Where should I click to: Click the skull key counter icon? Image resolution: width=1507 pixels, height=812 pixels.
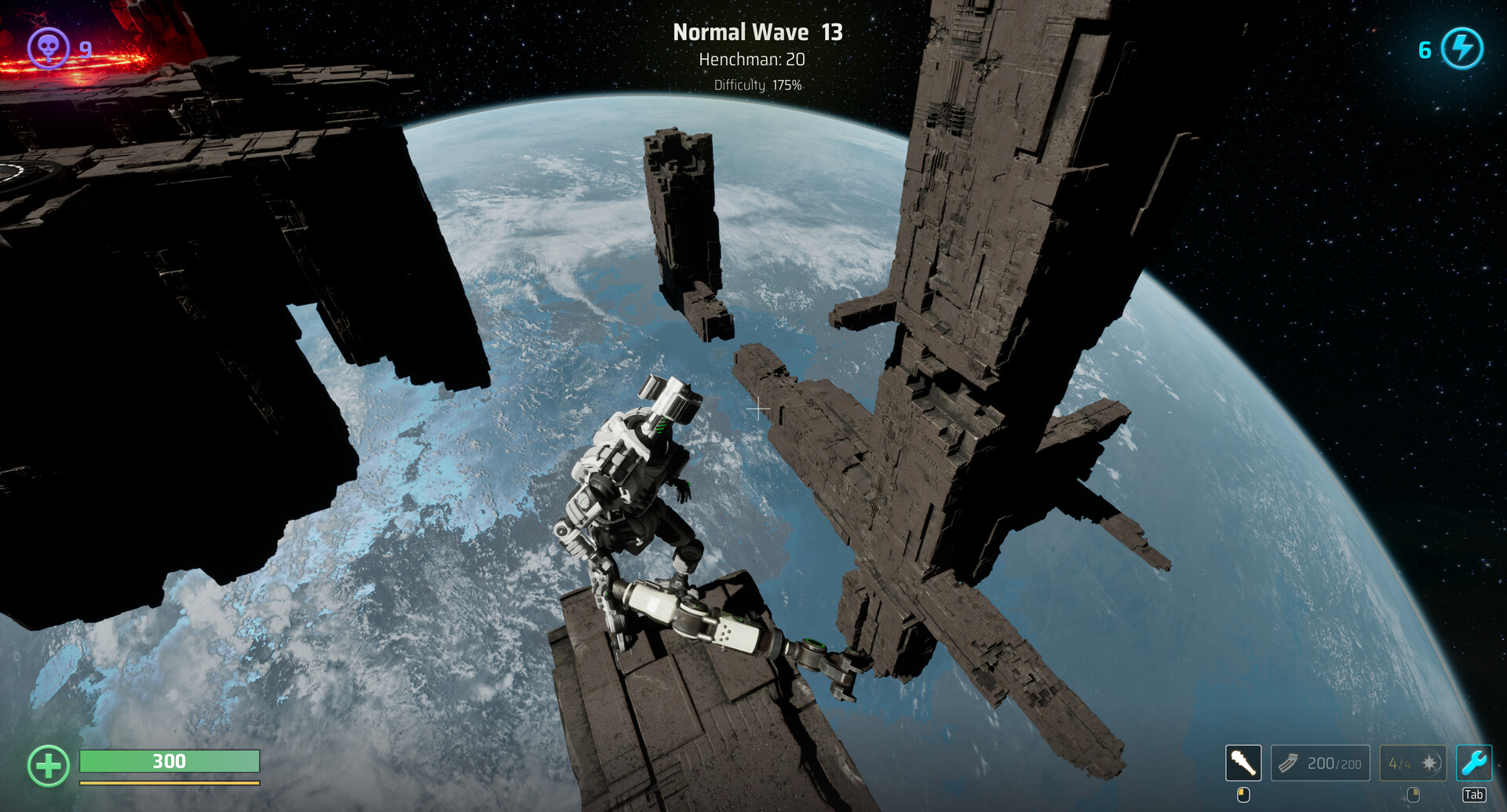coord(47,49)
